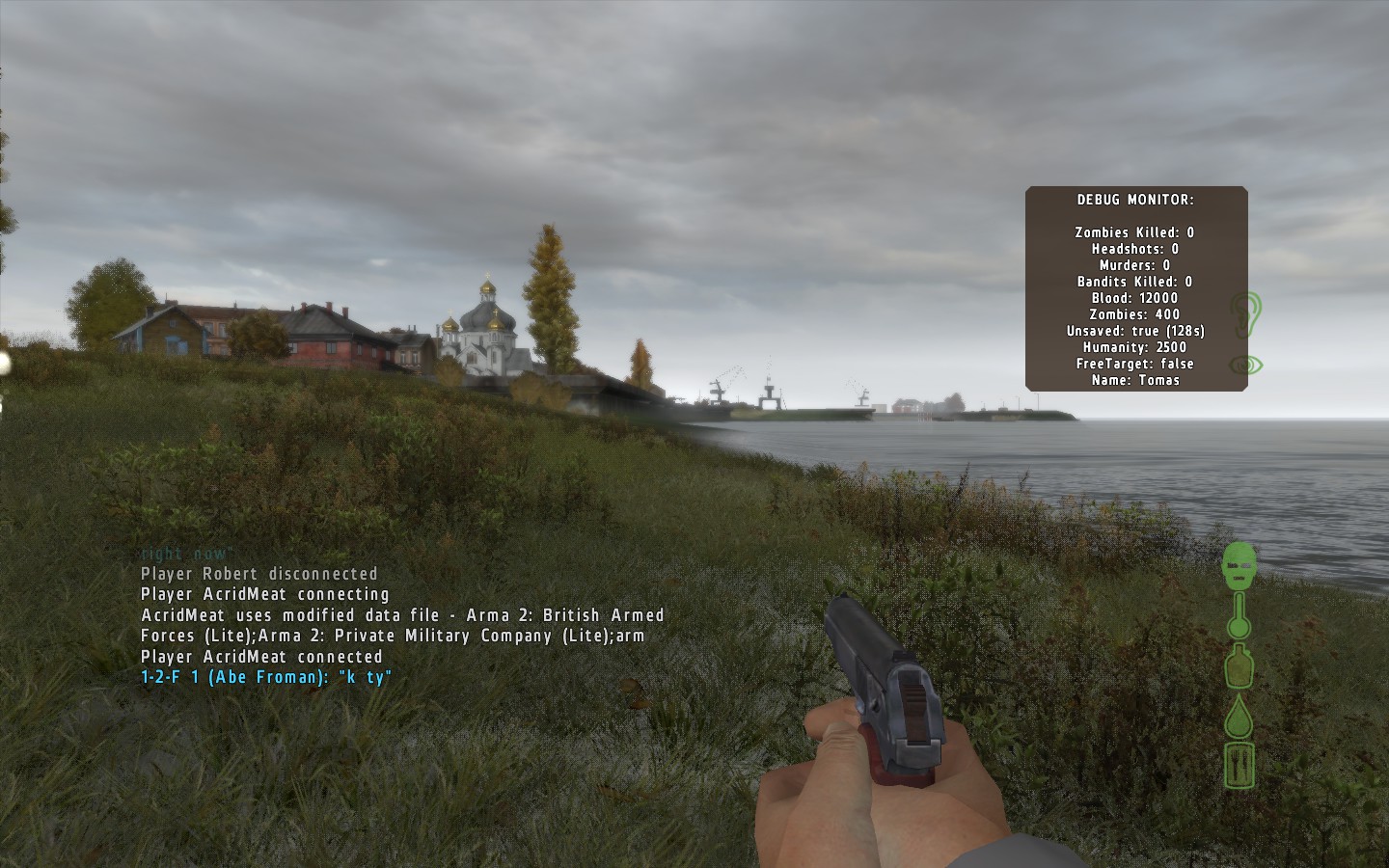Click the Debug Monitor panel
1389x868 pixels.
point(1135,288)
